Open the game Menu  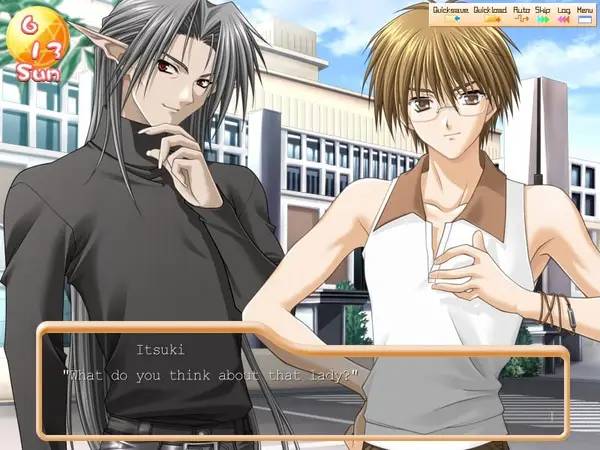[585, 12]
